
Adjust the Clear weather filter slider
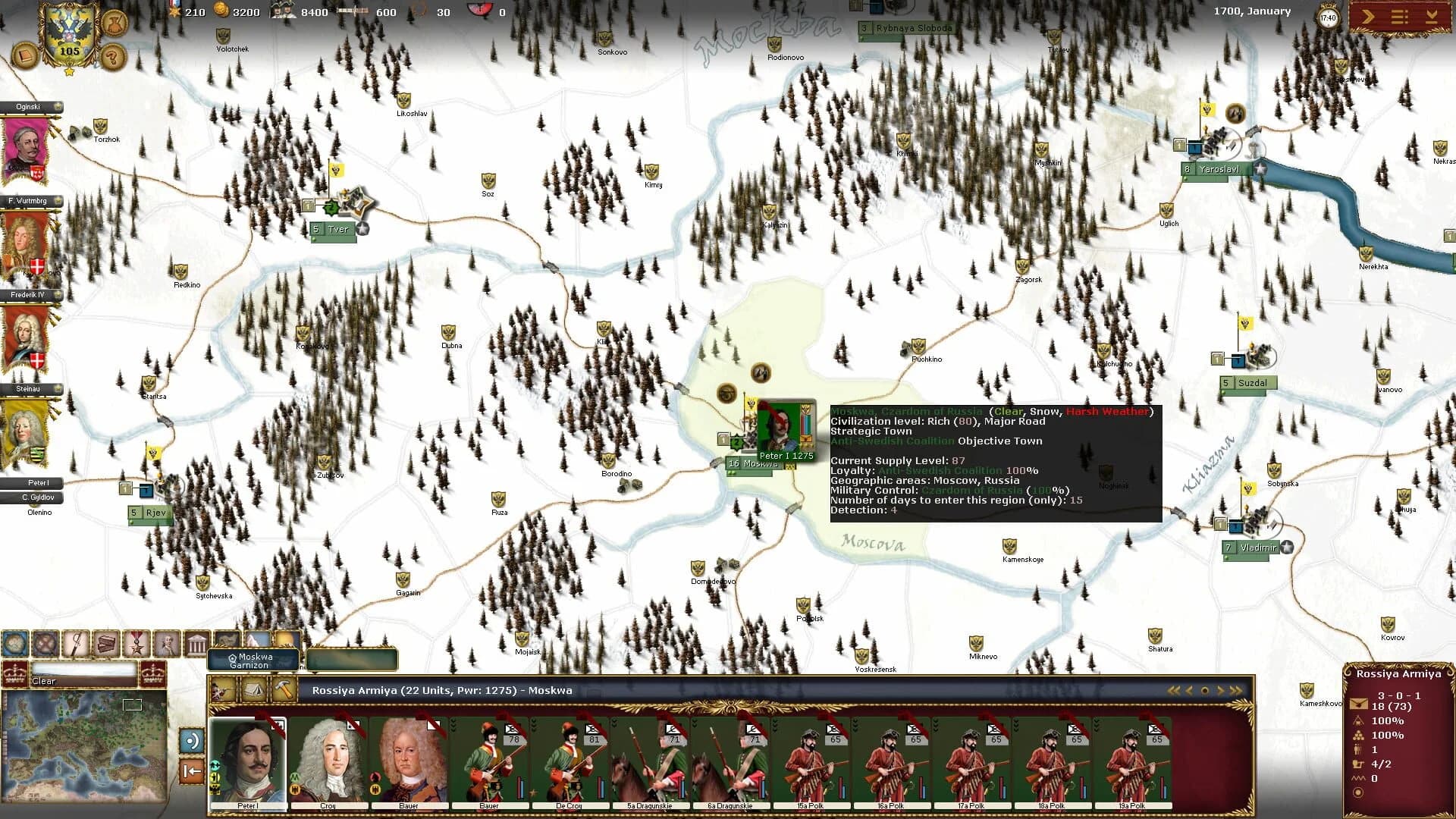[x=83, y=672]
